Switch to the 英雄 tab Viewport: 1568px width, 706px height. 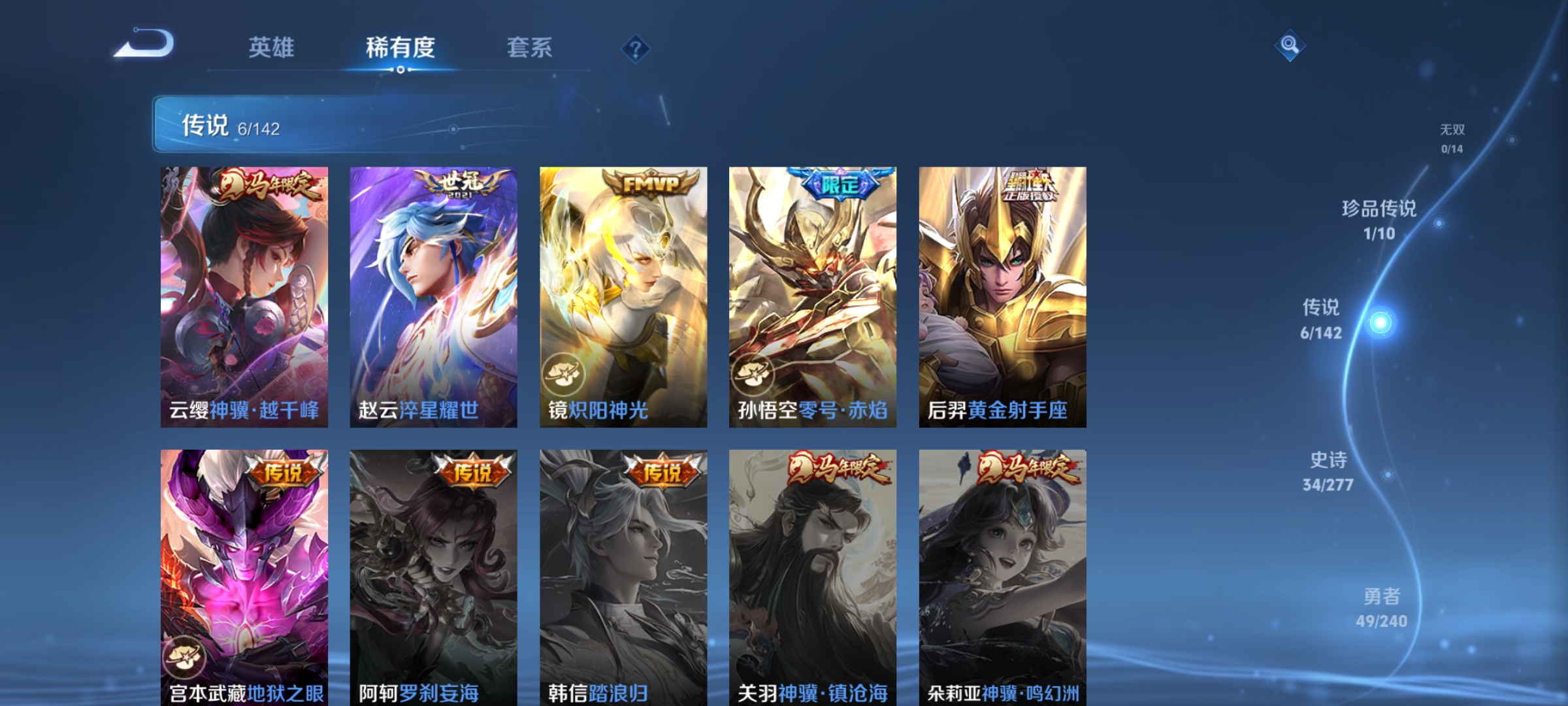click(271, 47)
